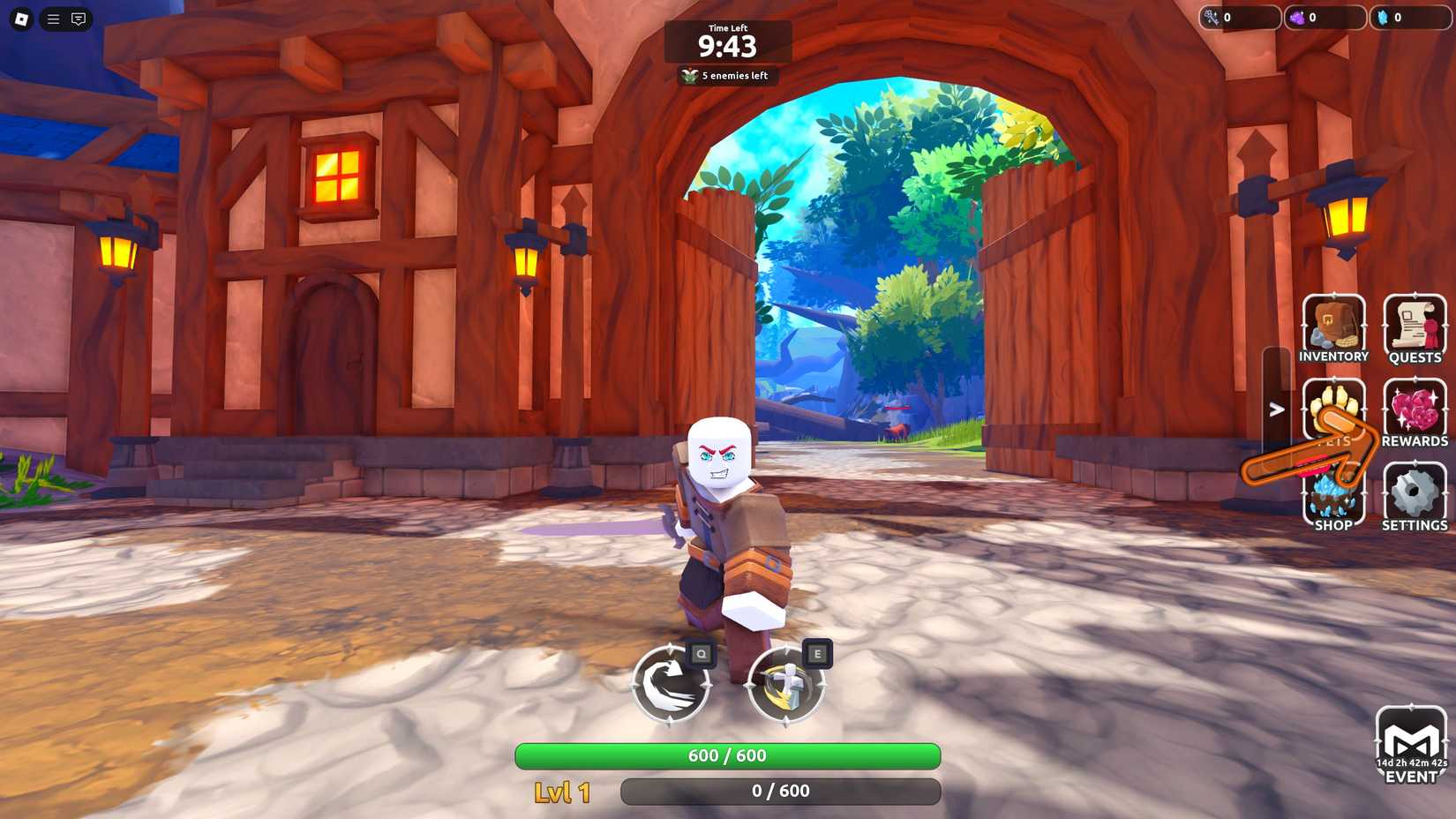Click the key currency counter
Viewport: 1456px width, 819px height.
tap(1240, 17)
